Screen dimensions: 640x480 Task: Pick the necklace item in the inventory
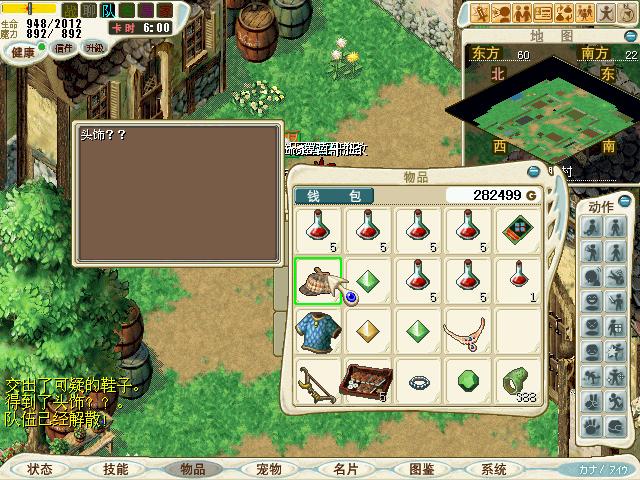[468, 331]
